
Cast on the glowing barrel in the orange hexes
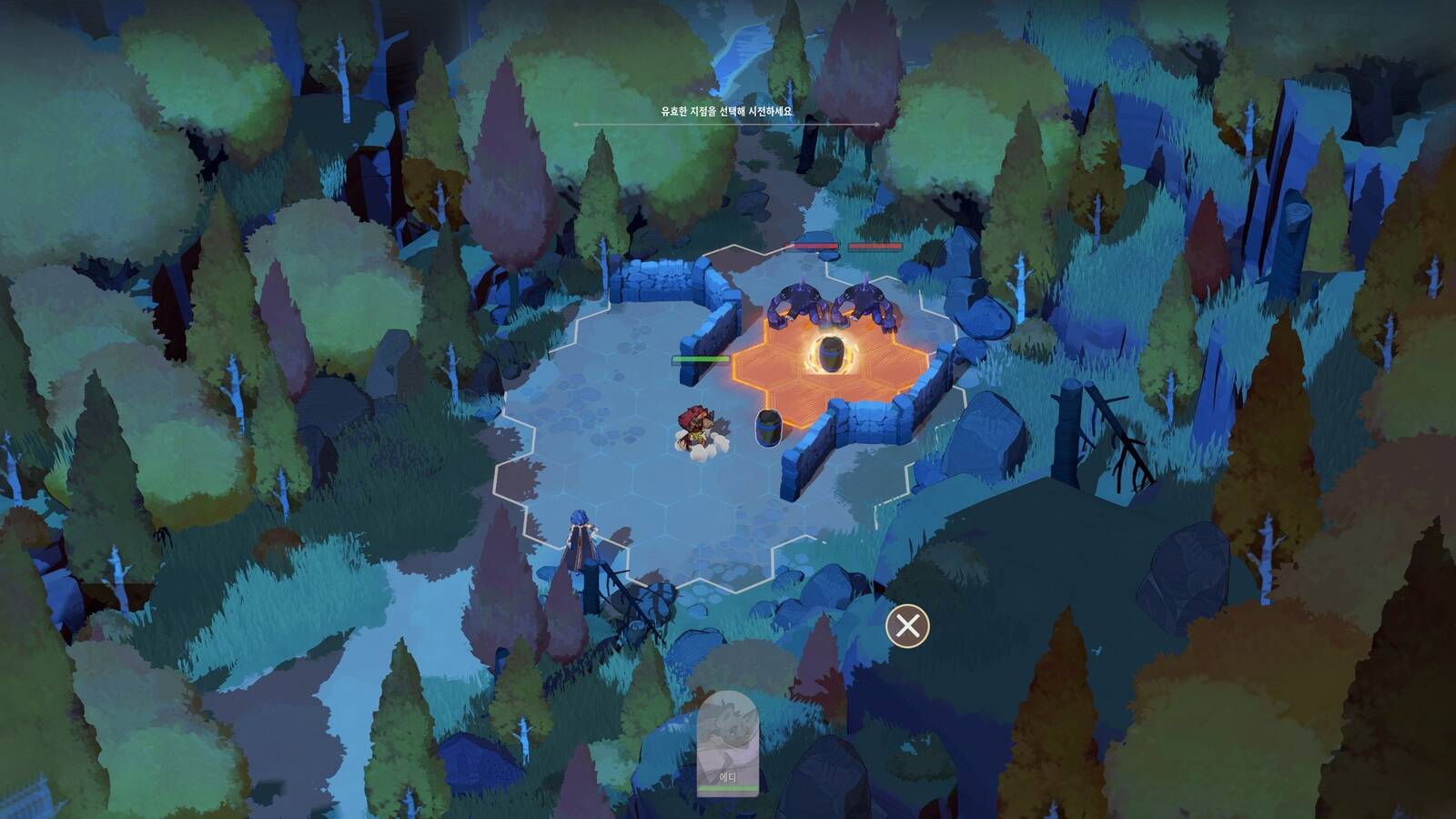pos(830,355)
